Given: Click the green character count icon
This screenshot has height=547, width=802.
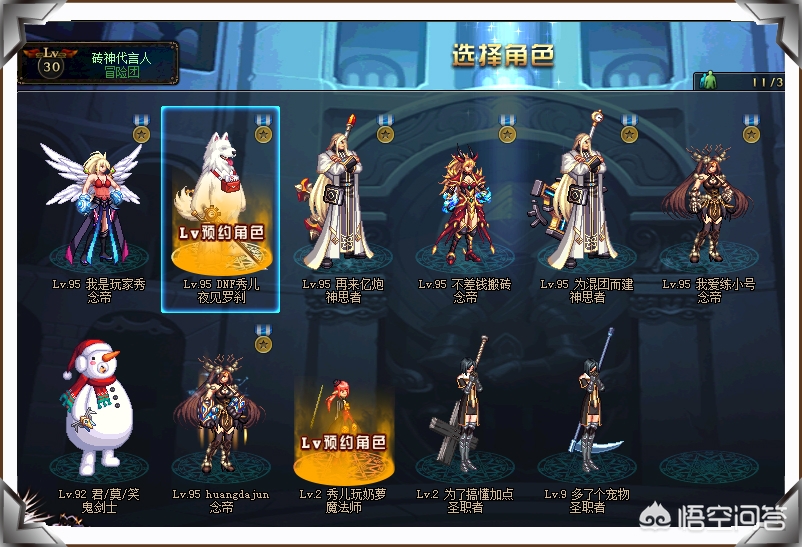Looking at the screenshot, I should tap(712, 81).
